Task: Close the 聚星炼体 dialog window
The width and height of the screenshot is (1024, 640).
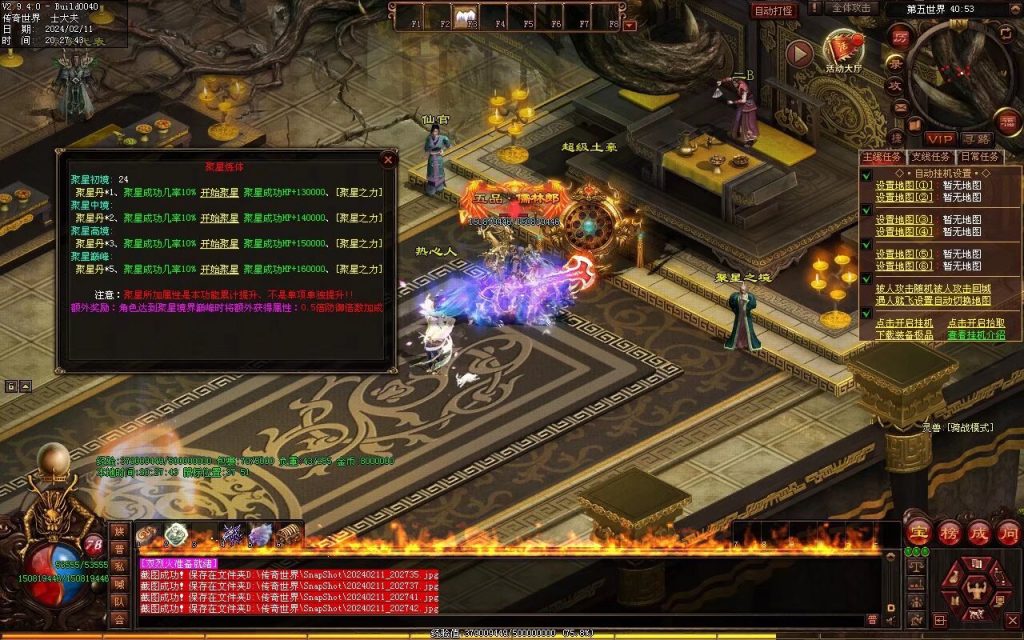Action: pyautogui.click(x=388, y=159)
